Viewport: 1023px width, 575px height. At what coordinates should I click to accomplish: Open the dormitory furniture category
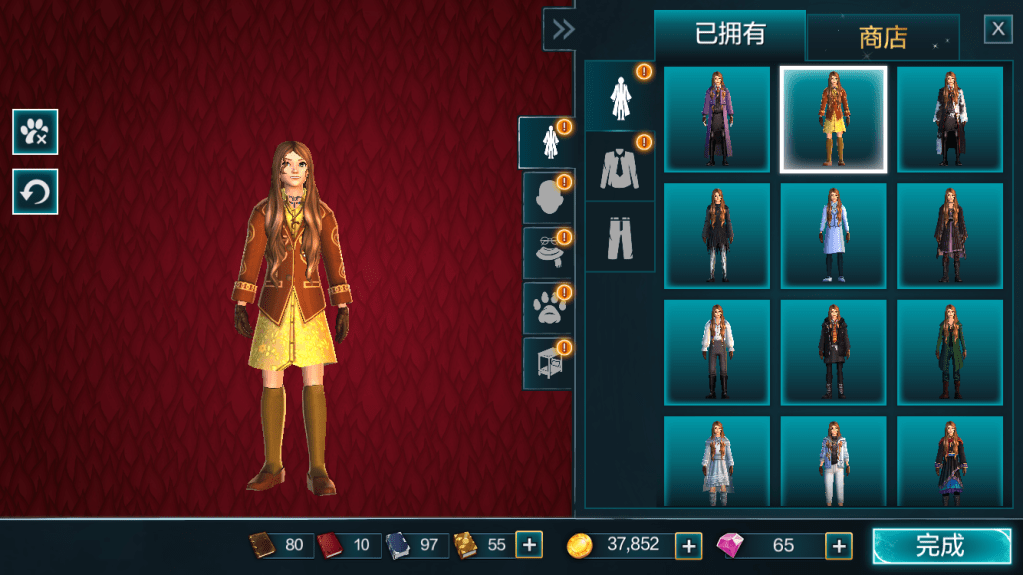point(547,363)
